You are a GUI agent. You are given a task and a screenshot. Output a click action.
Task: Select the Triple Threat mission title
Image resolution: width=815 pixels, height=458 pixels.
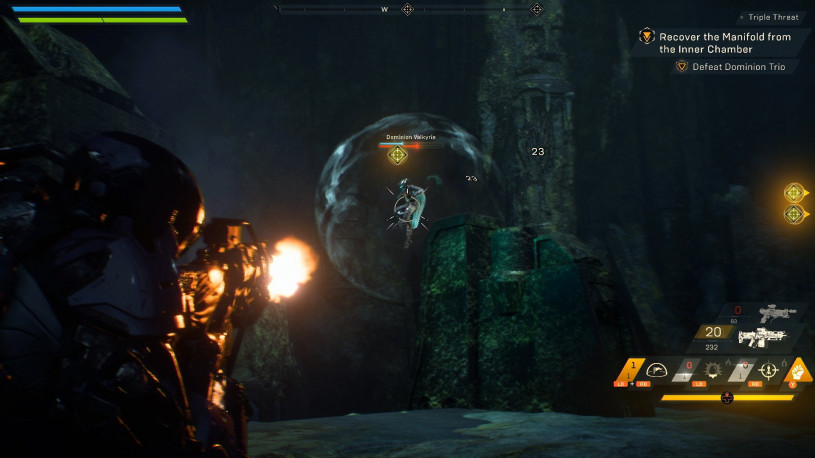774,17
